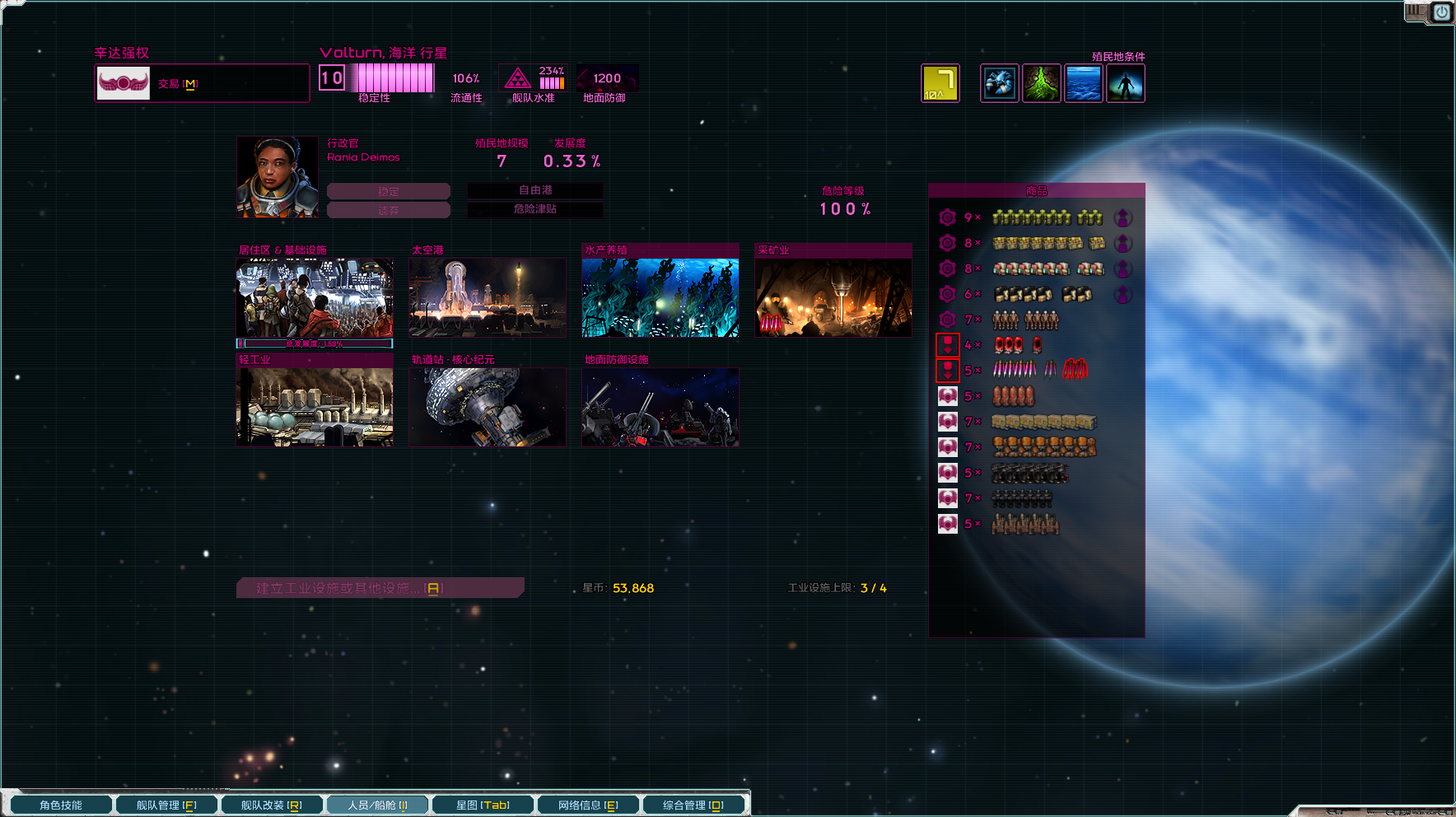1456x817 pixels.
Task: Click the green pollution colony condition icon
Action: click(1043, 82)
